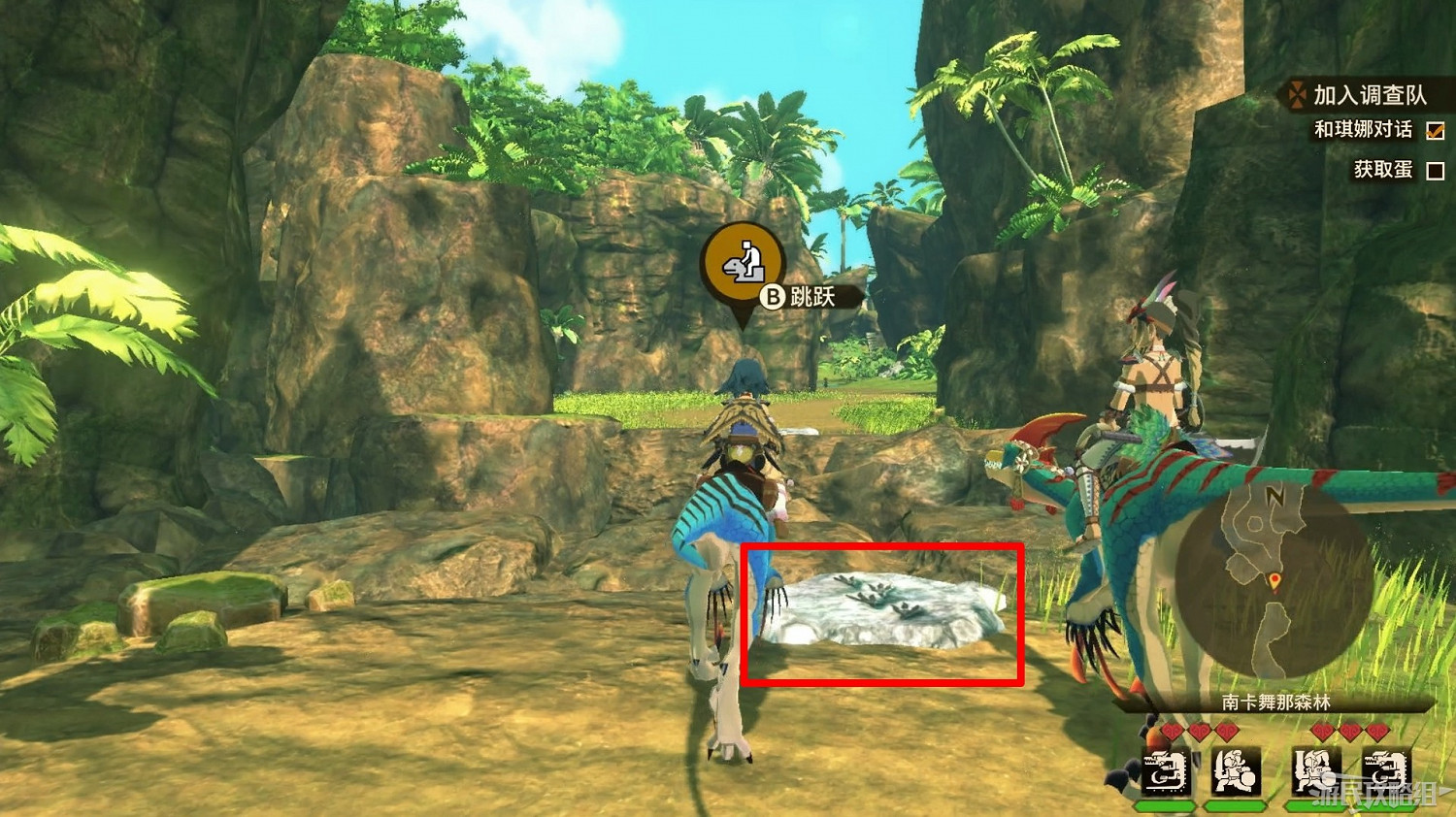Image resolution: width=1456 pixels, height=817 pixels.
Task: Click the rightmost monster party icon
Action: point(1384,771)
